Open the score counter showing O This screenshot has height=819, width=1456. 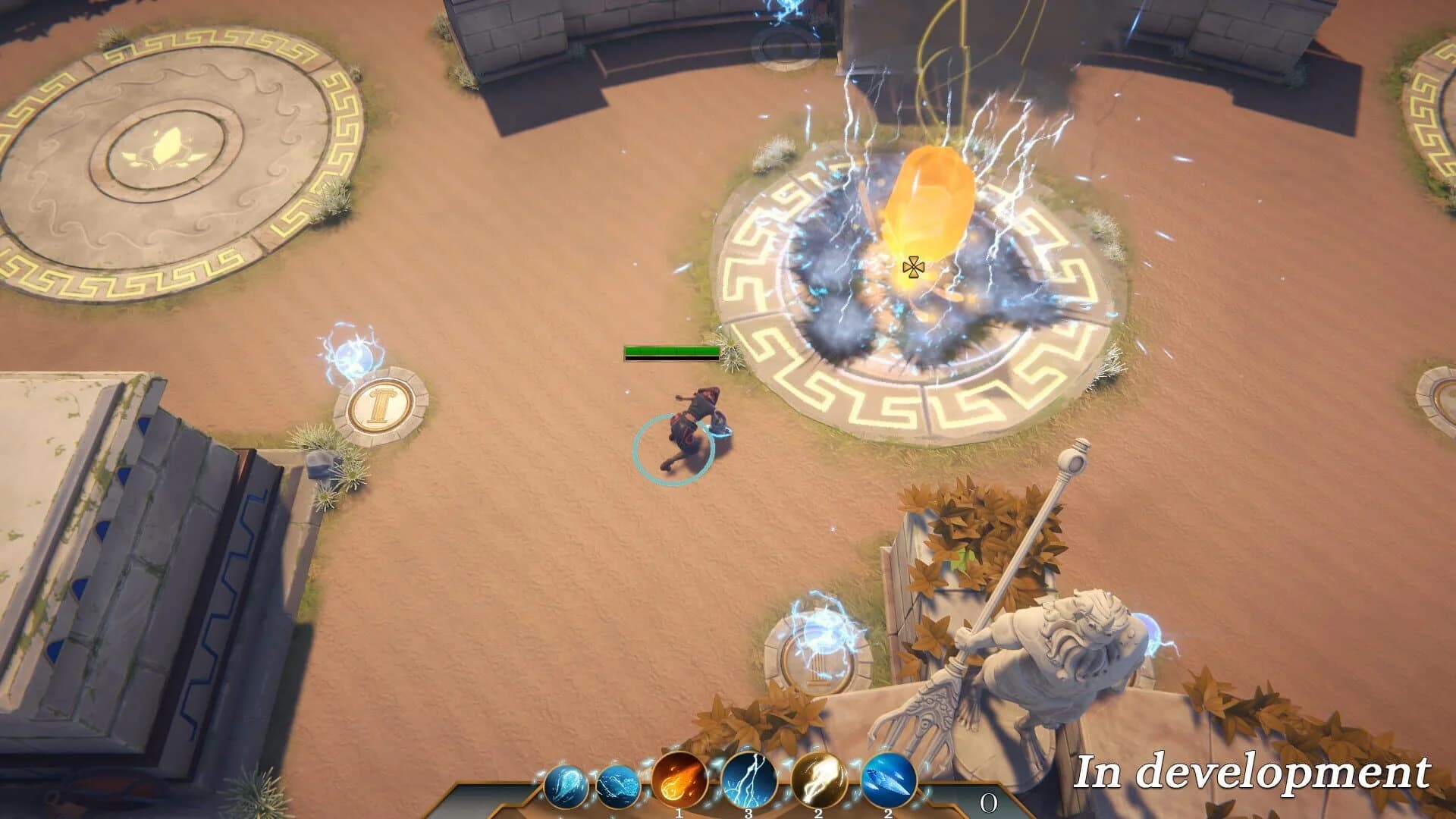(x=988, y=801)
